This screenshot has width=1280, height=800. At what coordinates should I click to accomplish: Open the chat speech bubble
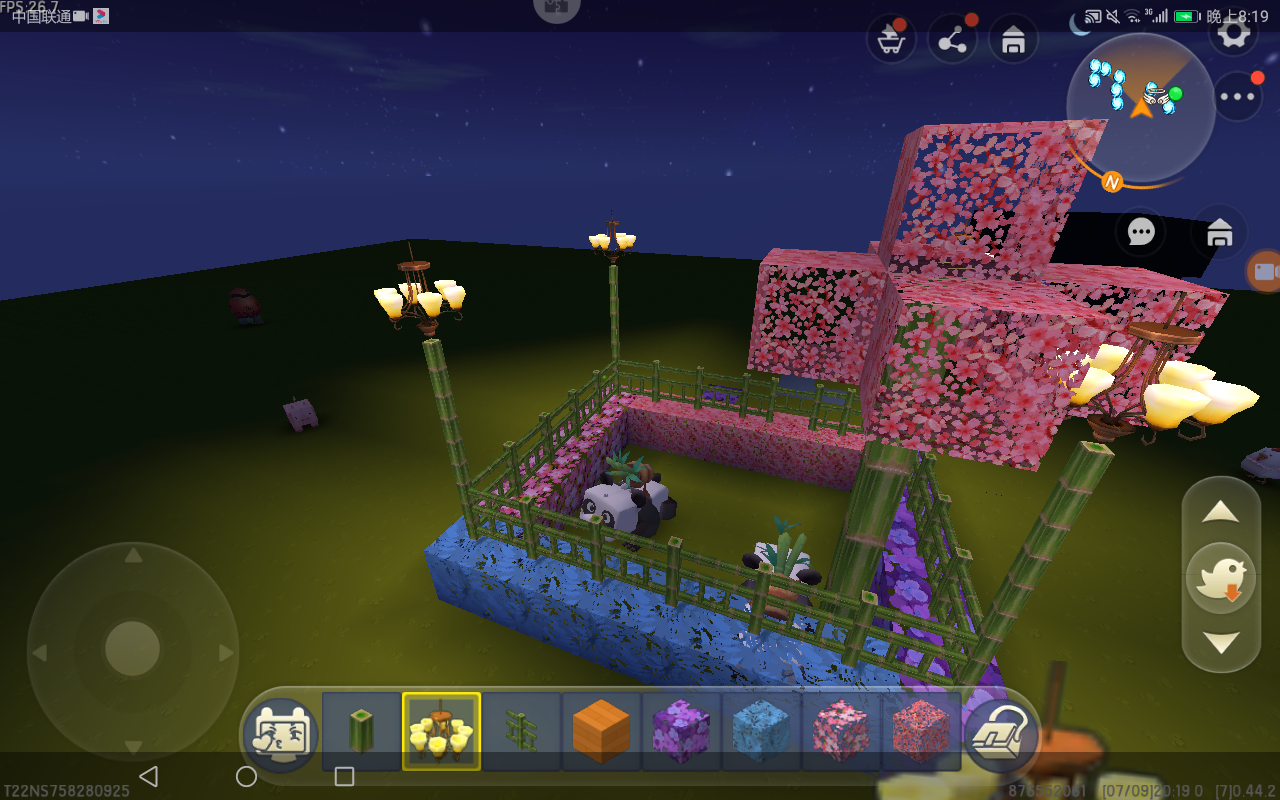[1141, 232]
